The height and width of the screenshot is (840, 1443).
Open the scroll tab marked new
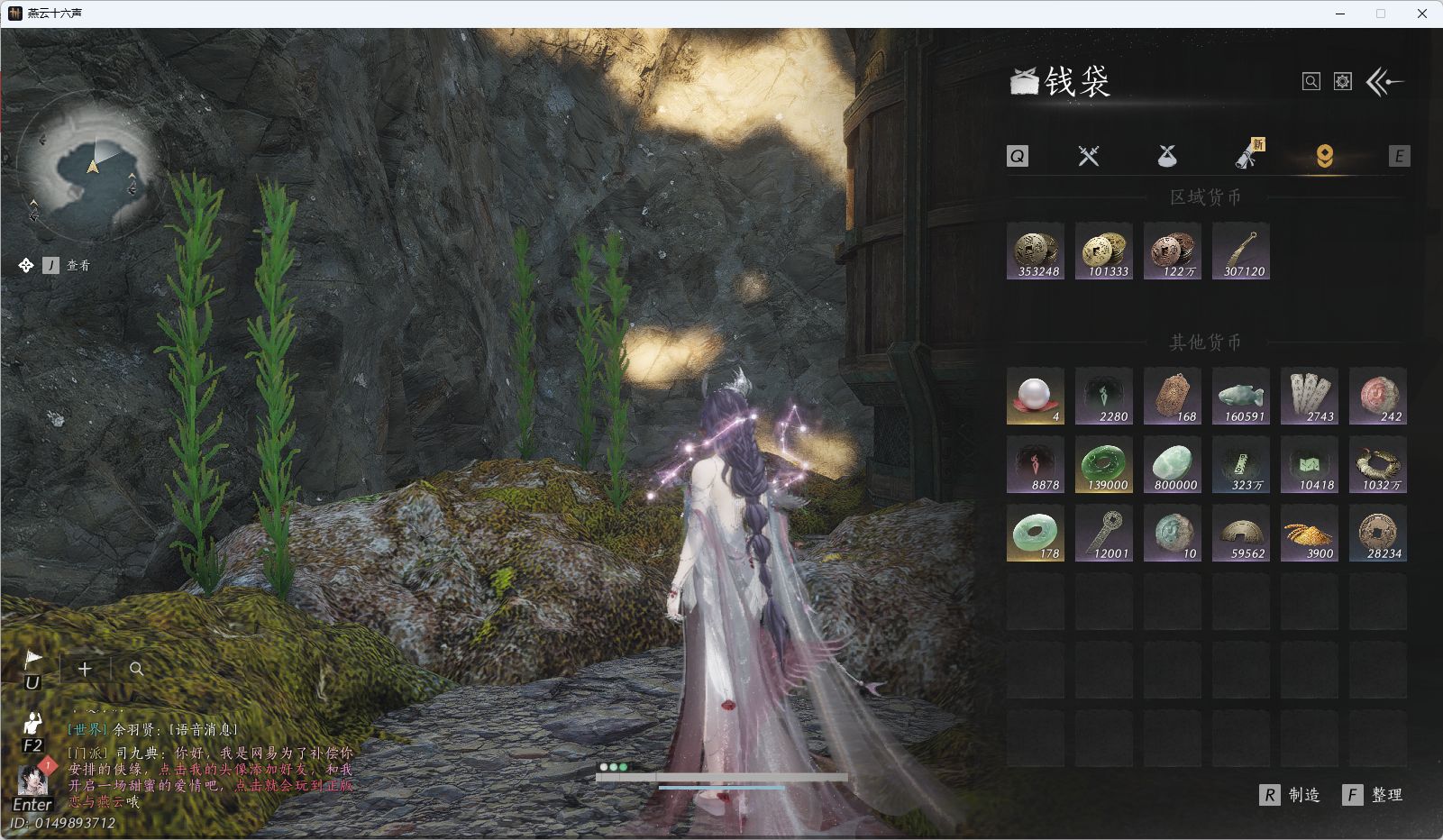(1247, 156)
